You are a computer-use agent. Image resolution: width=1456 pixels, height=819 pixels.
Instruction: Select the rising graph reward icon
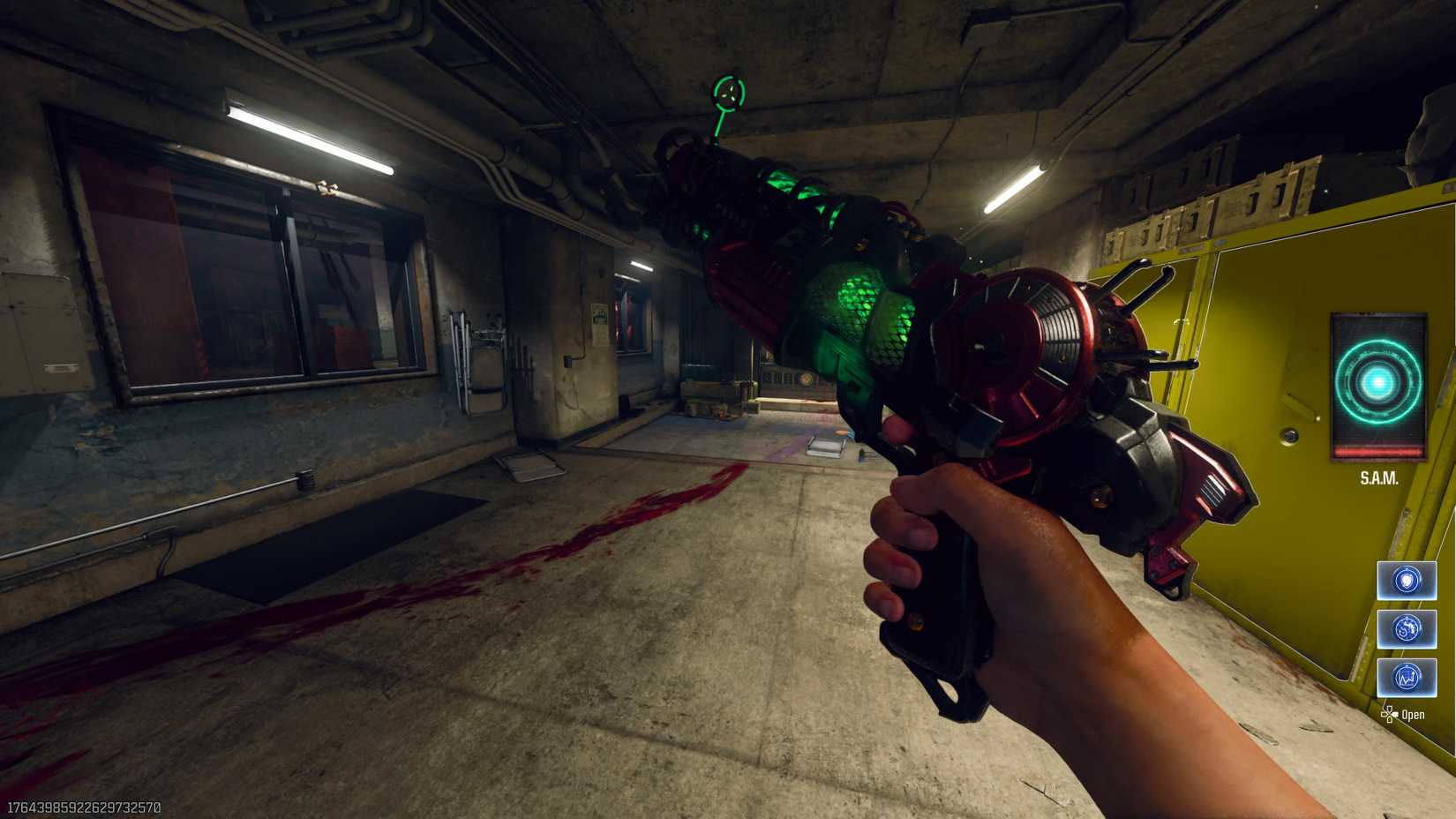point(1405,676)
